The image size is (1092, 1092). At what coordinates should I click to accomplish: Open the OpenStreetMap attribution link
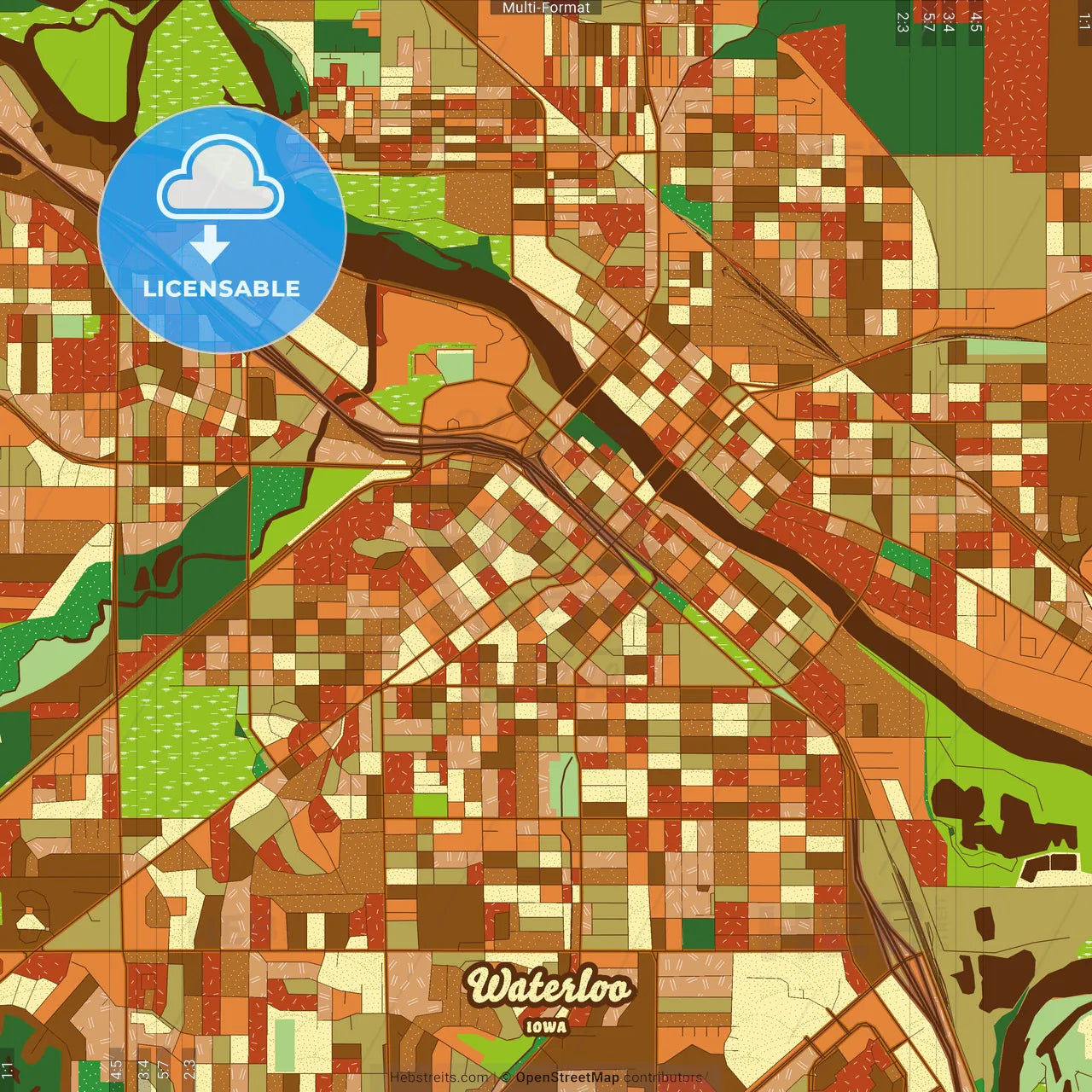[x=567, y=1077]
